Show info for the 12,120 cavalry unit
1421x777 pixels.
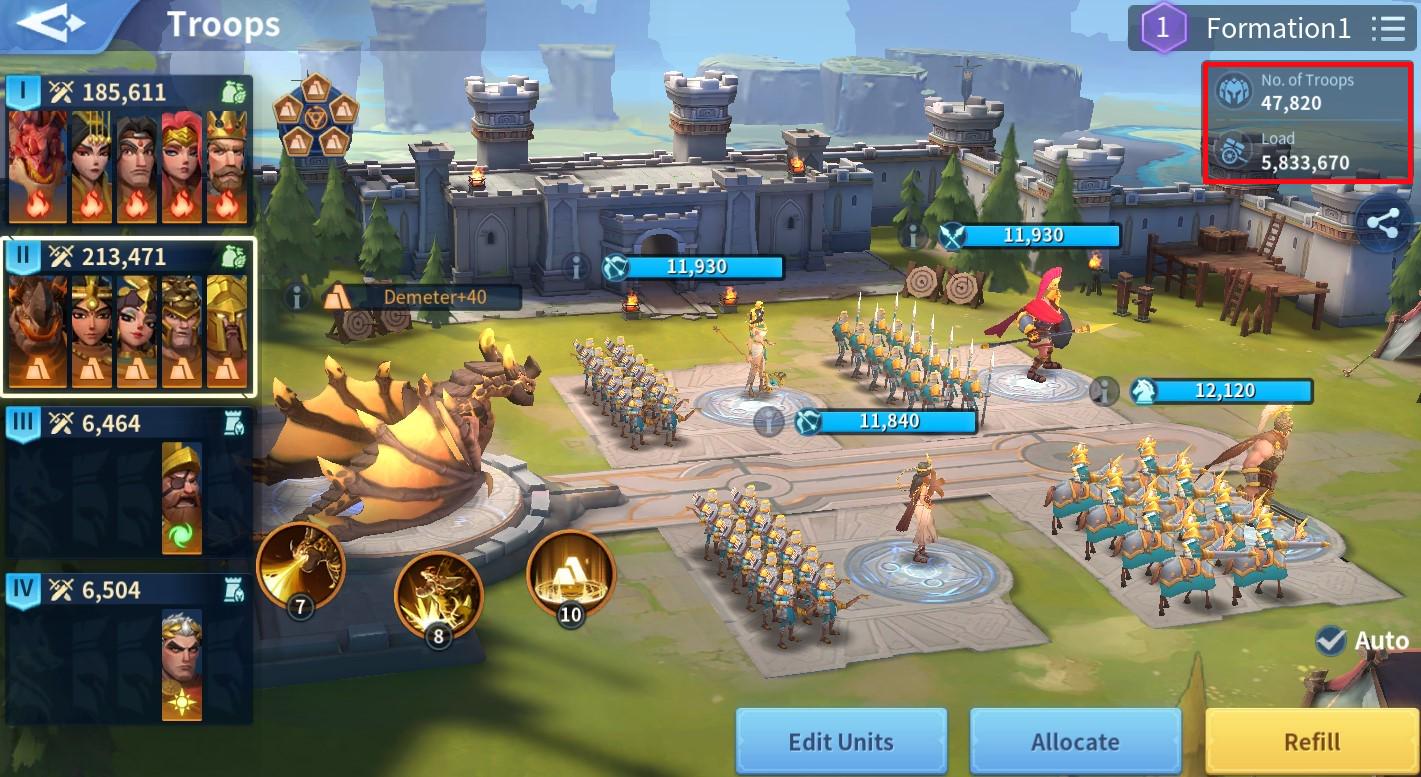1103,391
